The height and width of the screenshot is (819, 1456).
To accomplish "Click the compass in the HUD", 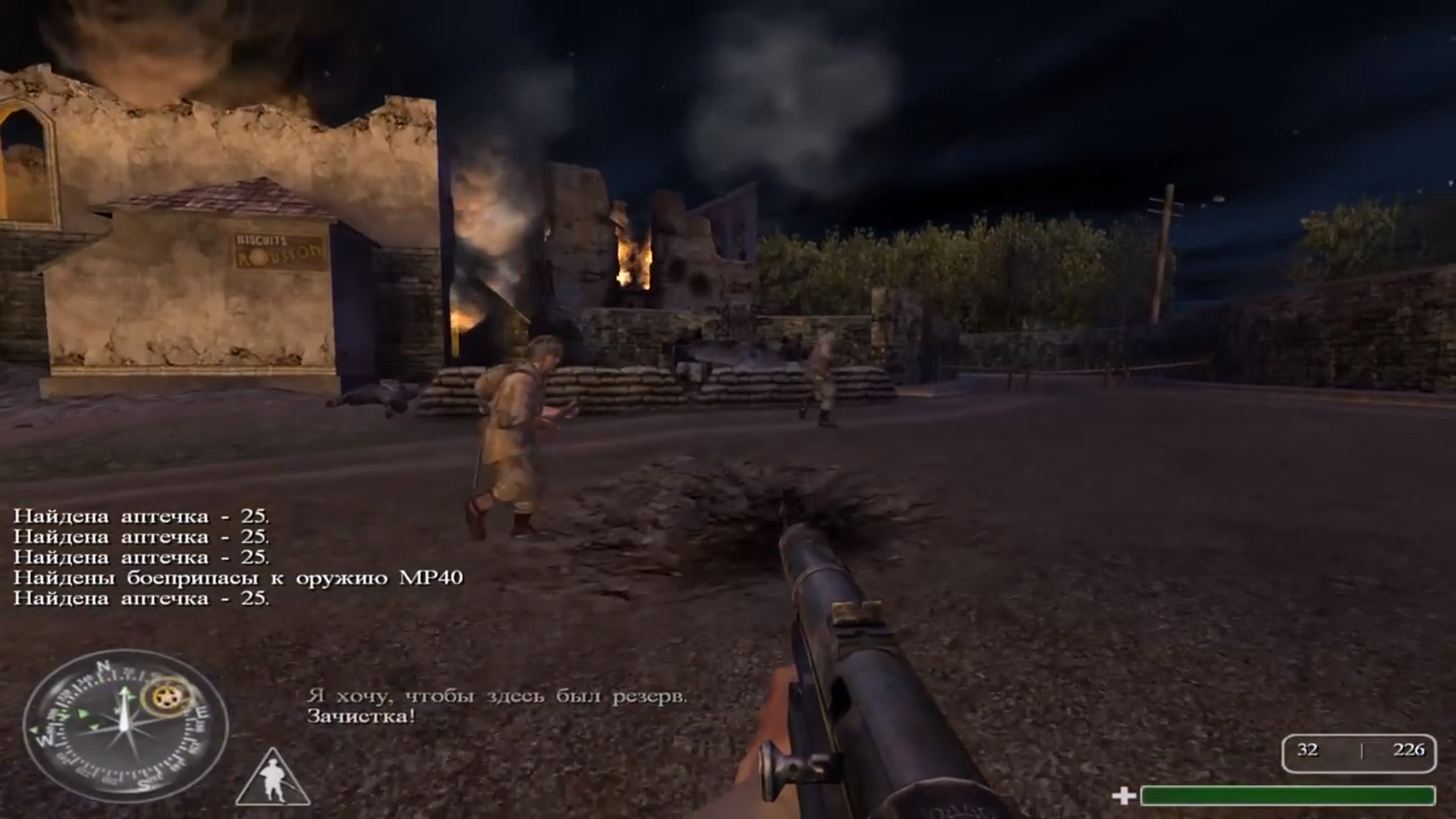I will [x=125, y=725].
